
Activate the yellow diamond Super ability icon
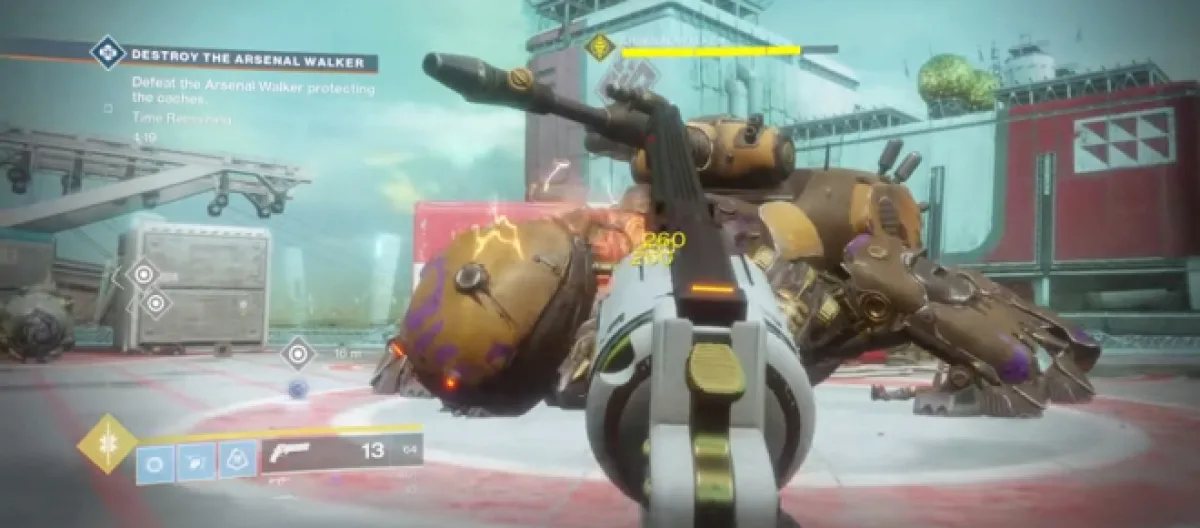[107, 443]
